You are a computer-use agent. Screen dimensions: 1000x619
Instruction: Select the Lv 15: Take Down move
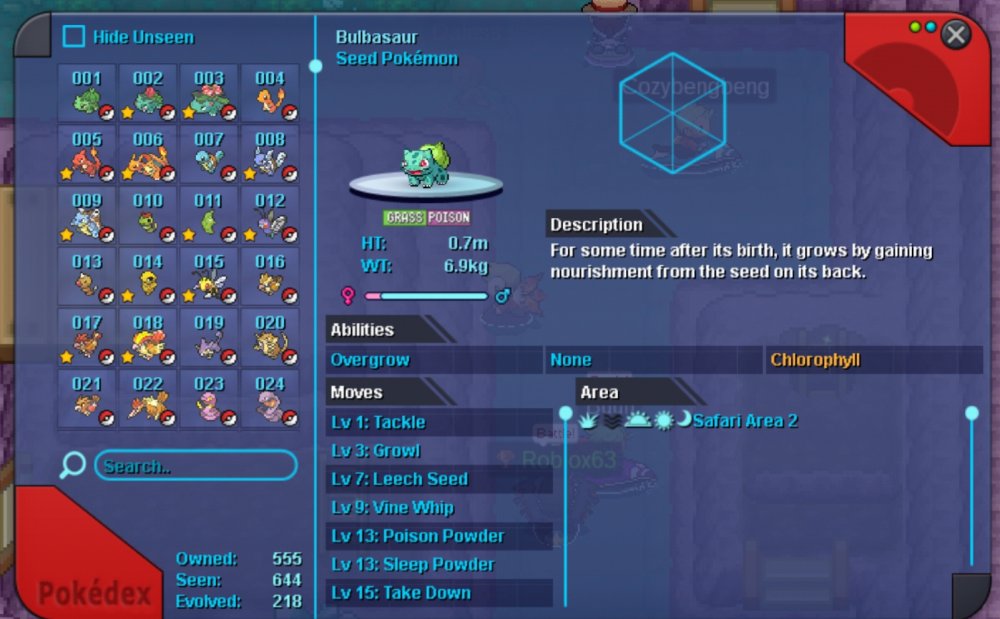click(438, 592)
